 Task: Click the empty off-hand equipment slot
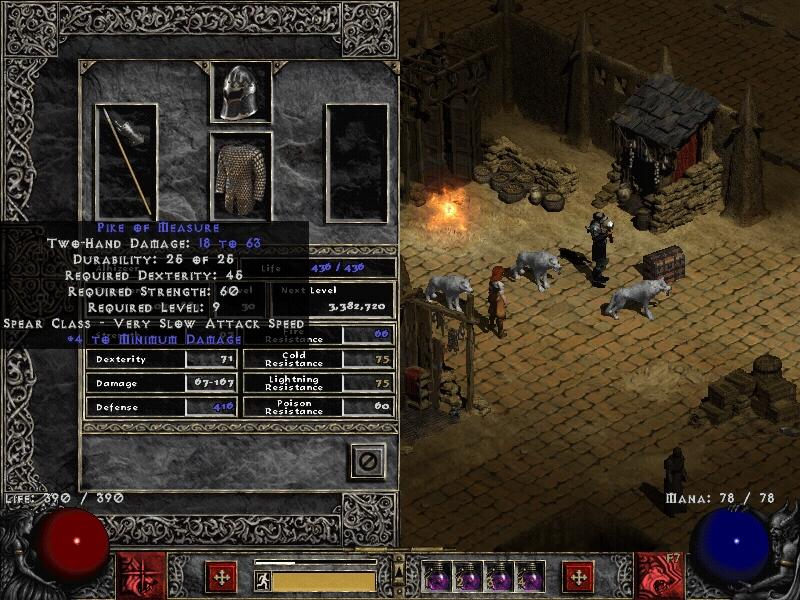(357, 162)
